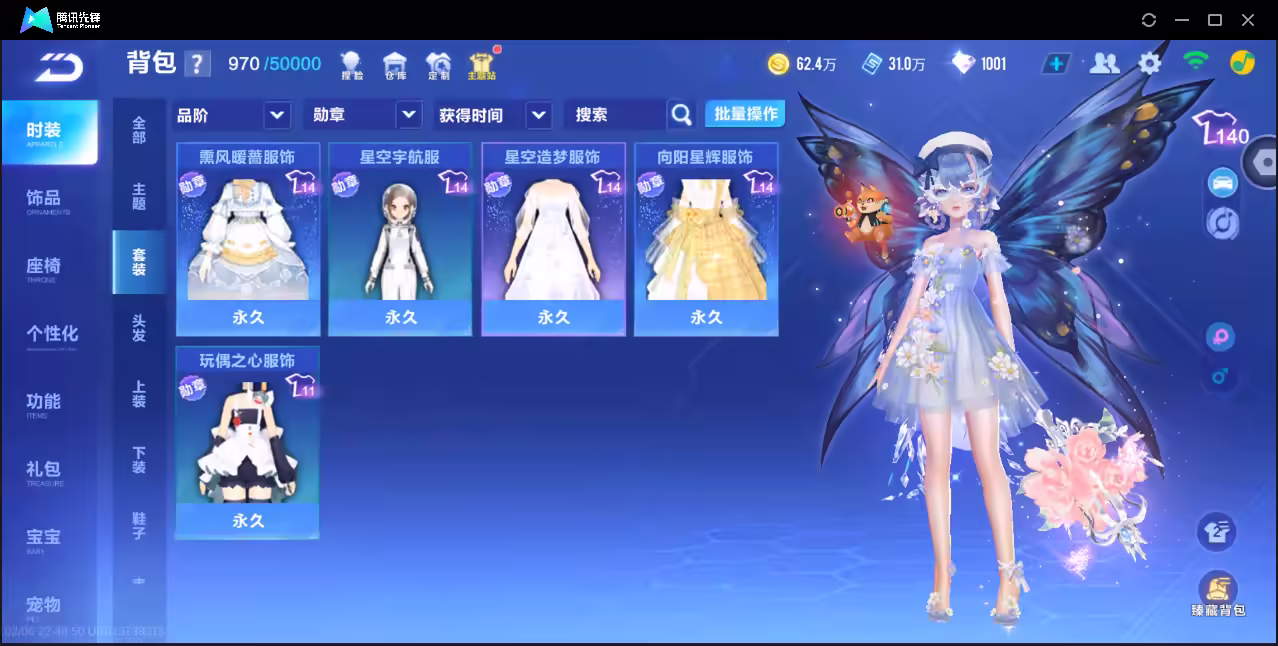The width and height of the screenshot is (1278, 646).
Task: Go back with the top-left arrow logo
Action: [x=59, y=65]
